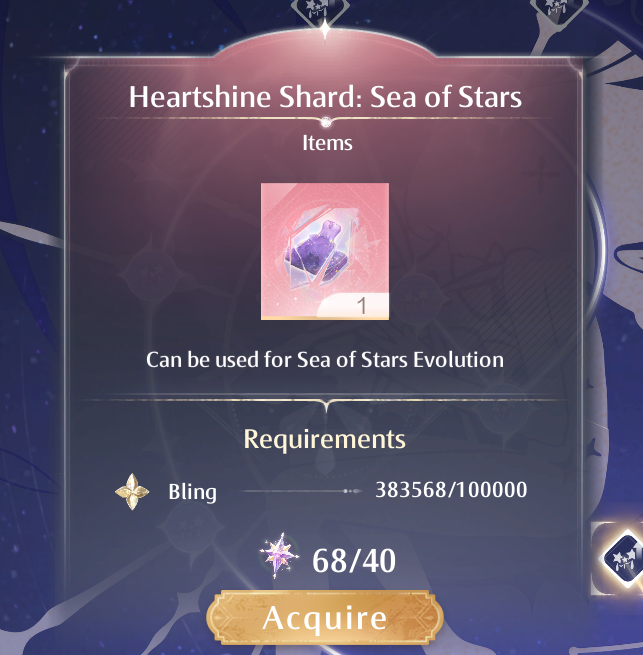Tap the Bling currency icon
The image size is (643, 655).
(x=132, y=492)
